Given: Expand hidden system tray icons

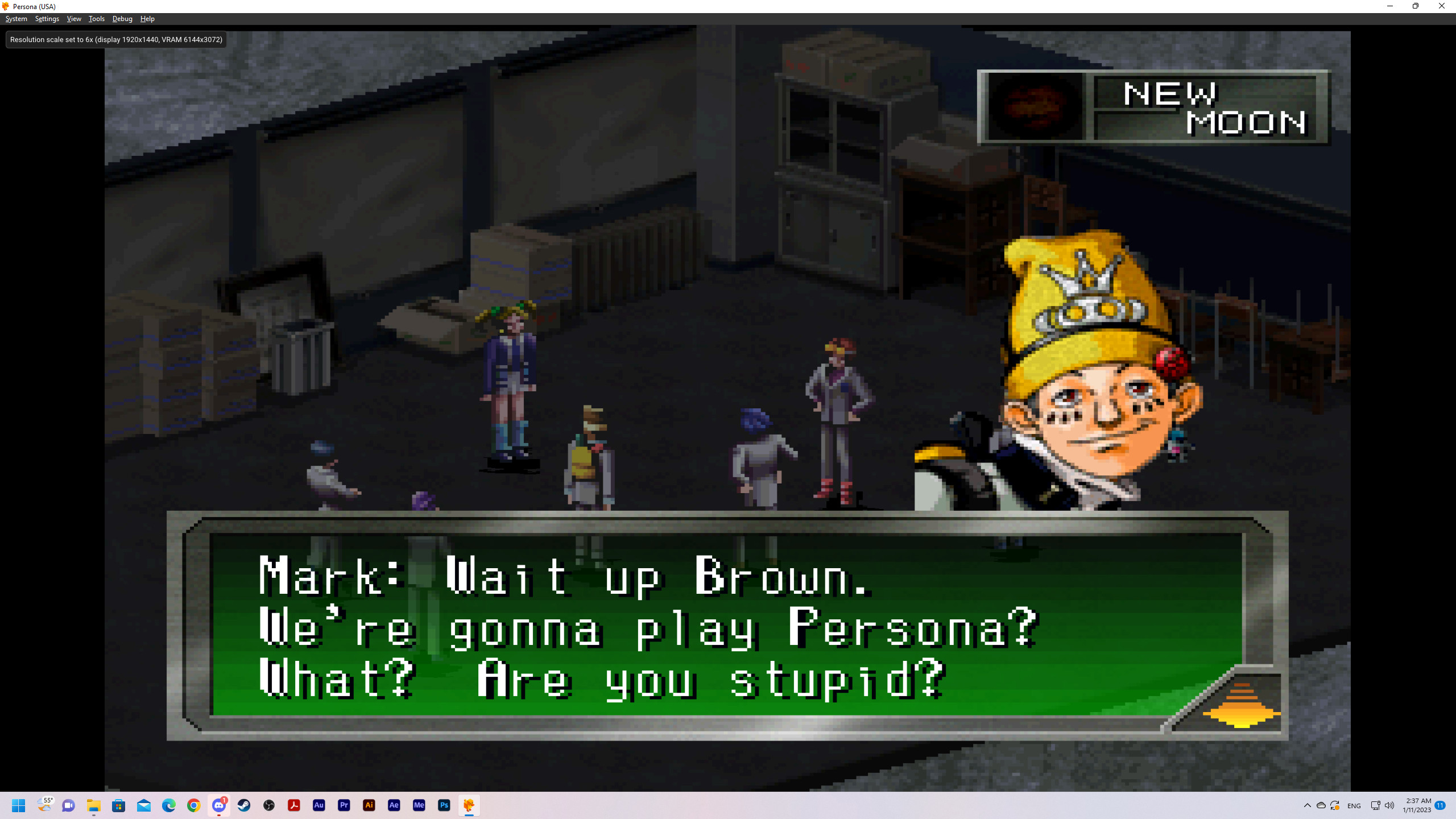Looking at the screenshot, I should tap(1307, 805).
